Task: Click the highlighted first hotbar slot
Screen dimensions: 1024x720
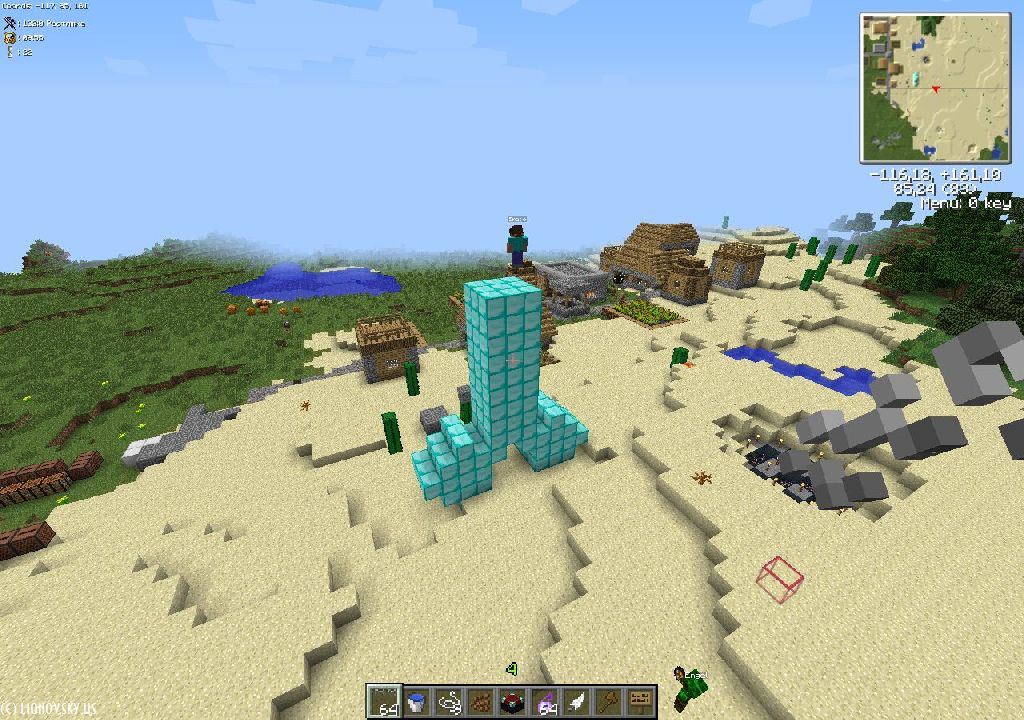Action: (384, 701)
